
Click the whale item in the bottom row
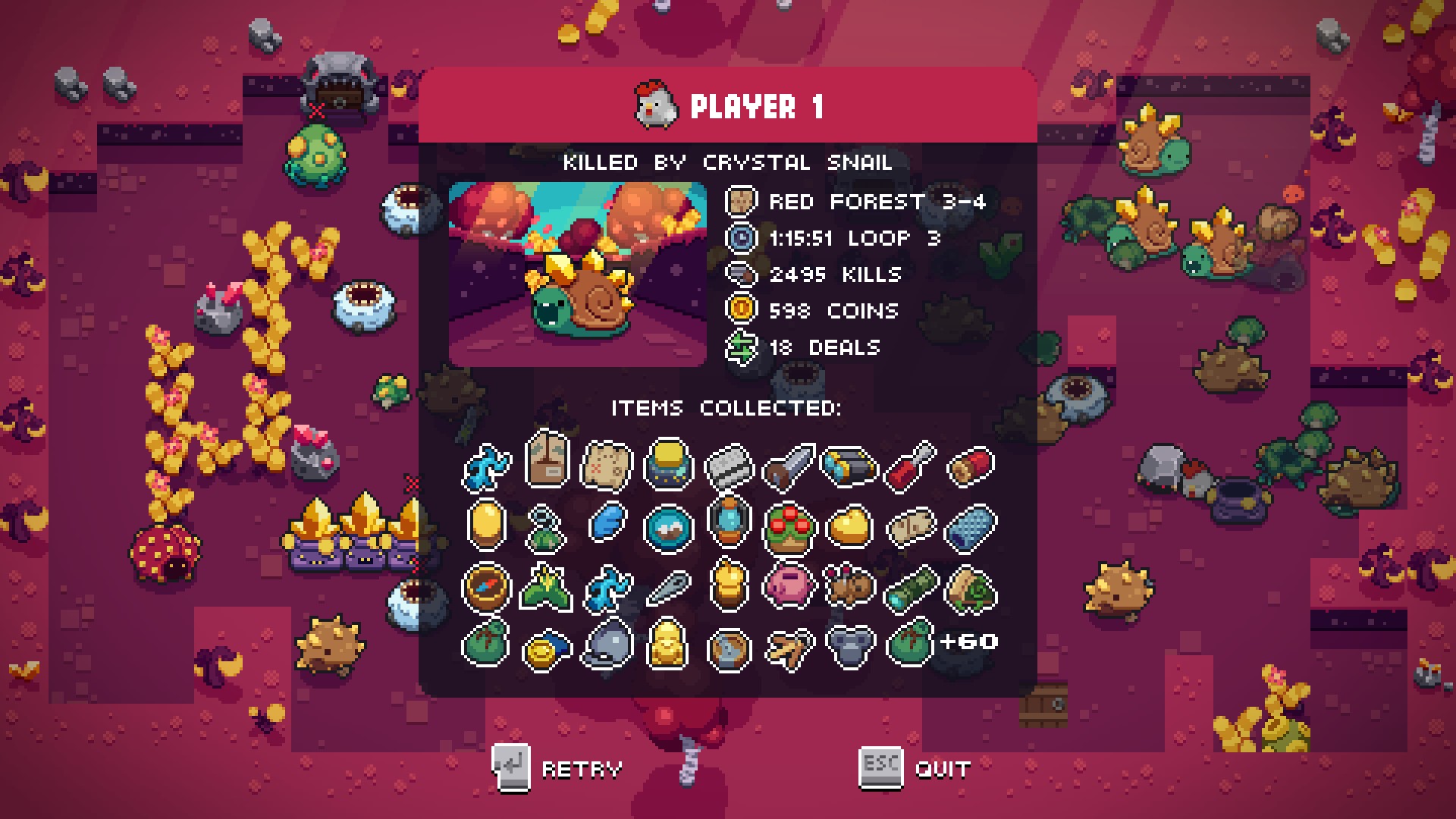click(x=607, y=644)
